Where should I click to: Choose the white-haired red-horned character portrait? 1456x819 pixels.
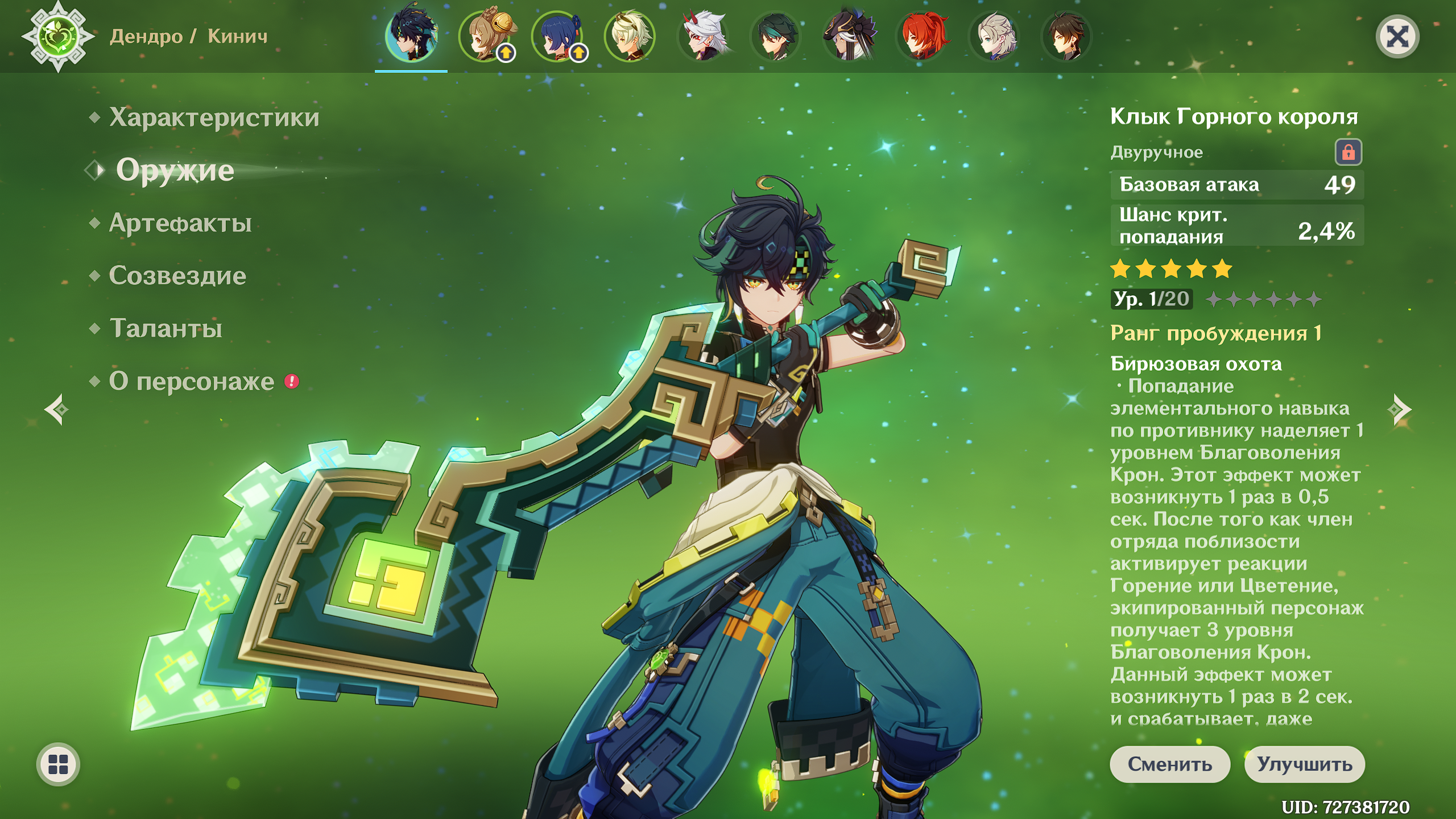(704, 36)
